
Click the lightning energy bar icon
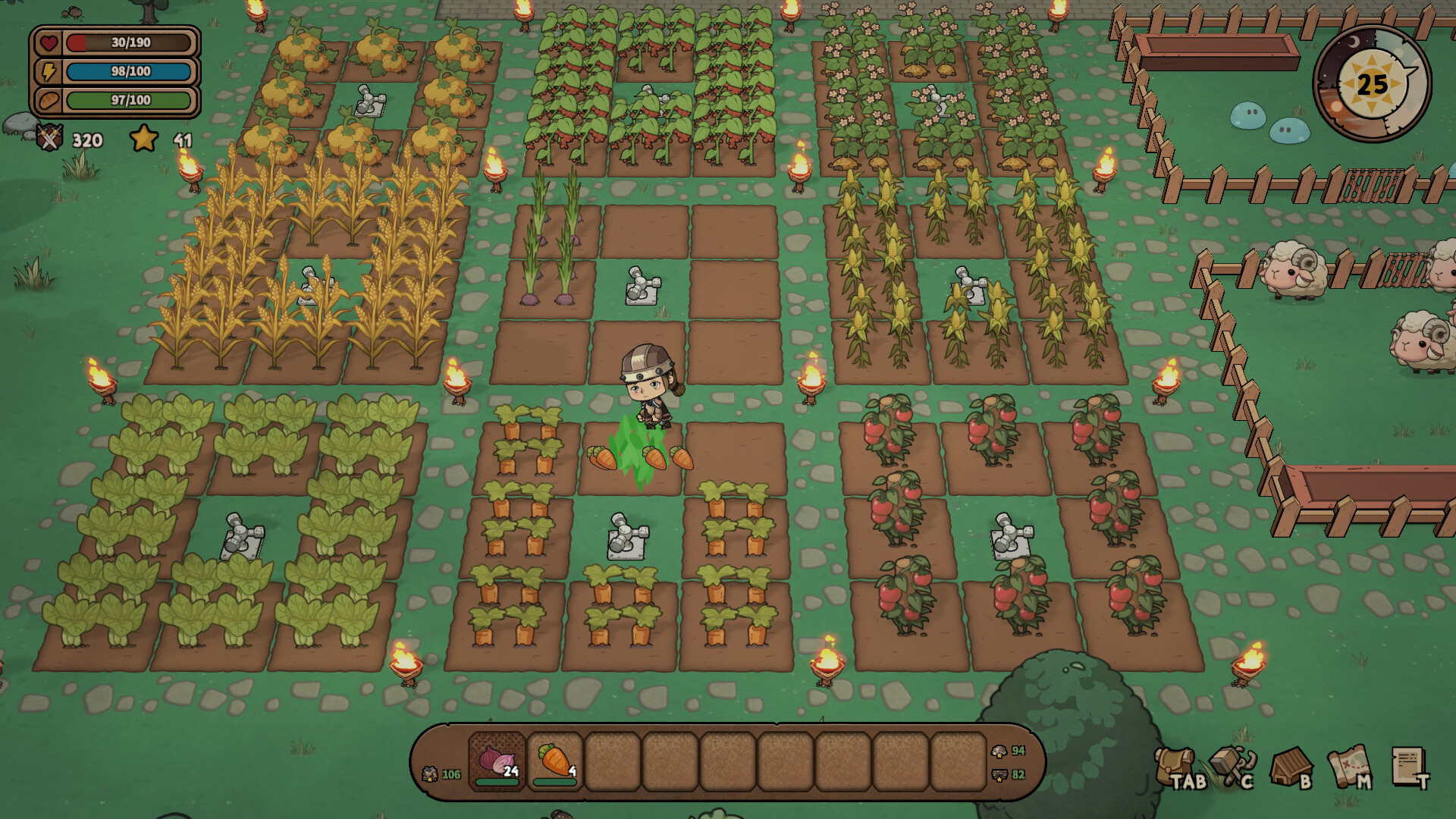[x=48, y=71]
